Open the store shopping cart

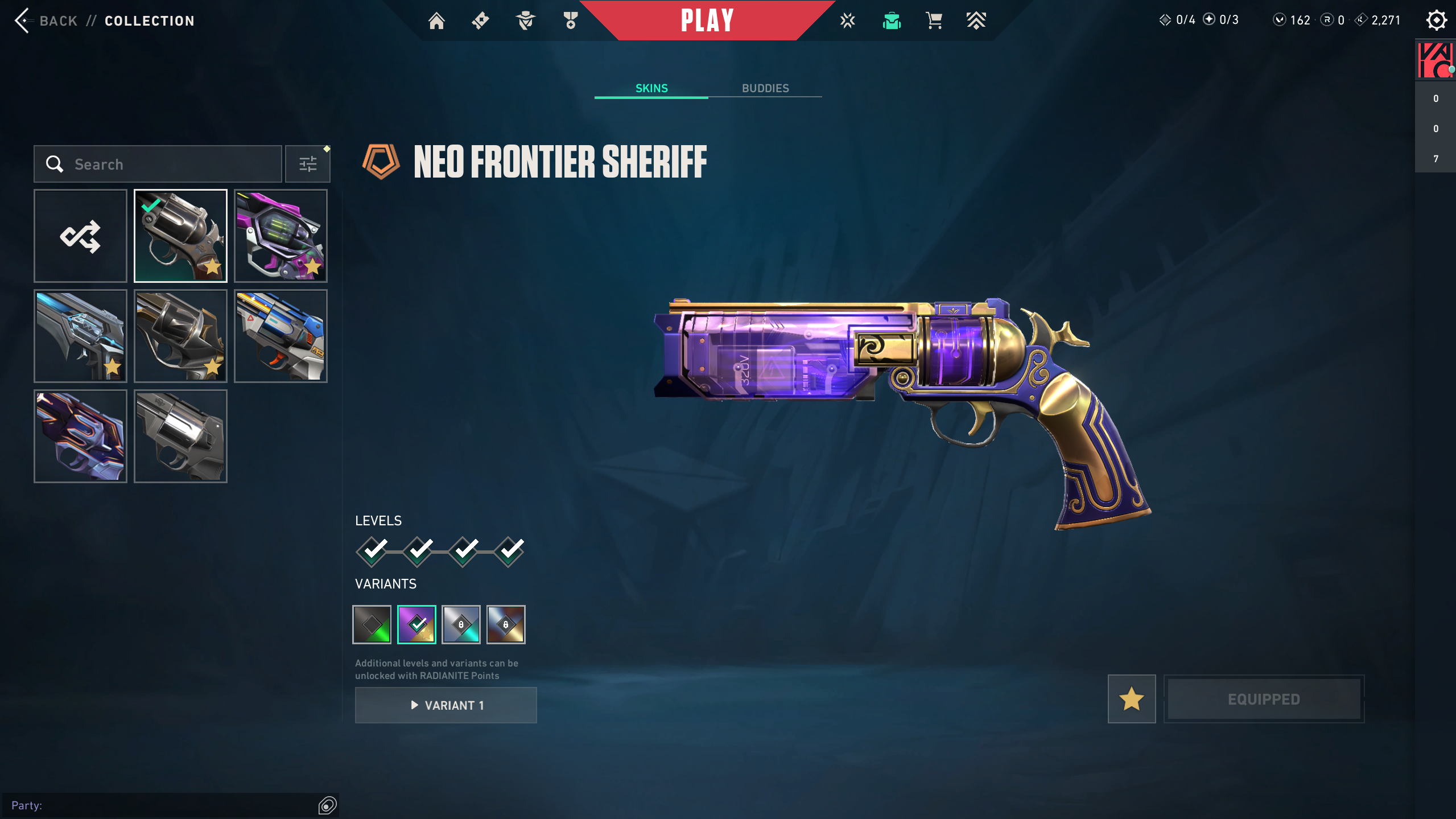pyautogui.click(x=934, y=21)
